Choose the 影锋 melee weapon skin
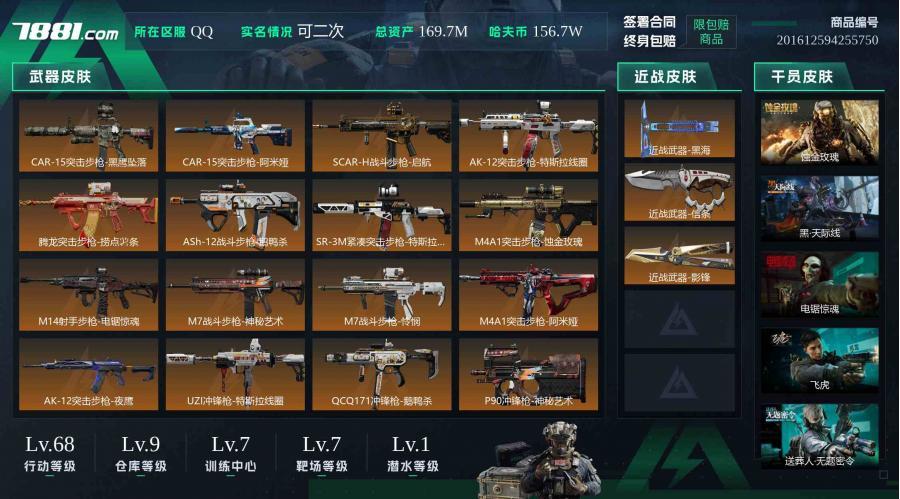The width and height of the screenshot is (900, 499). (679, 255)
